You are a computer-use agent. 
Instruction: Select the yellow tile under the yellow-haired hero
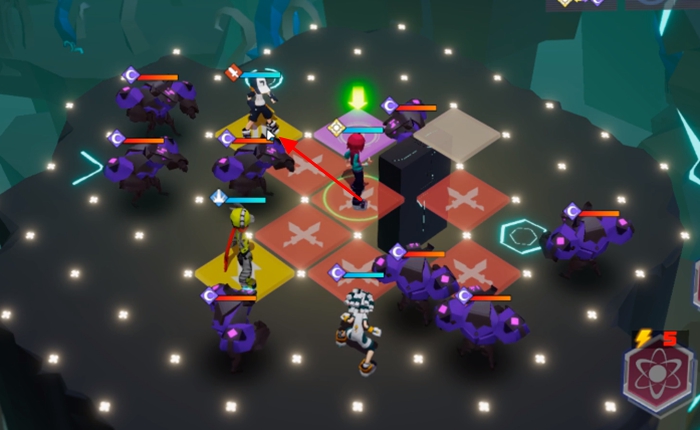point(230,269)
